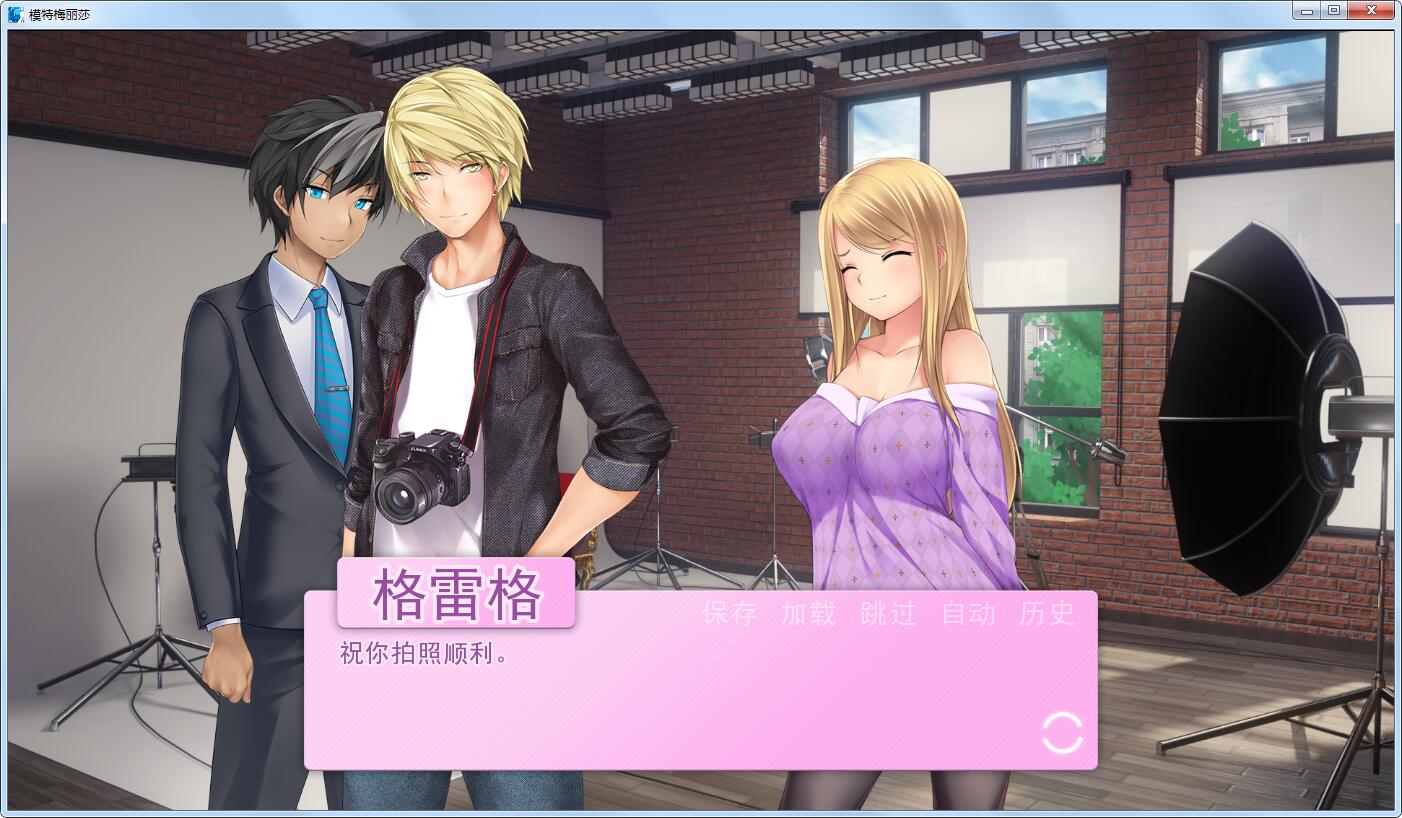Click the pink dialogue box to continue

(x=700, y=710)
